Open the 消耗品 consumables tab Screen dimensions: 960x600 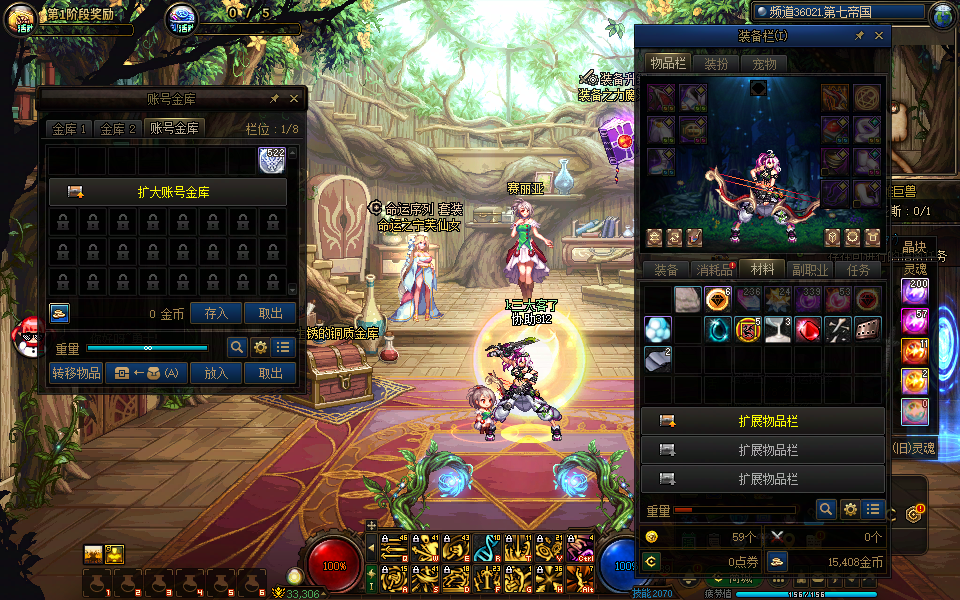[714, 270]
